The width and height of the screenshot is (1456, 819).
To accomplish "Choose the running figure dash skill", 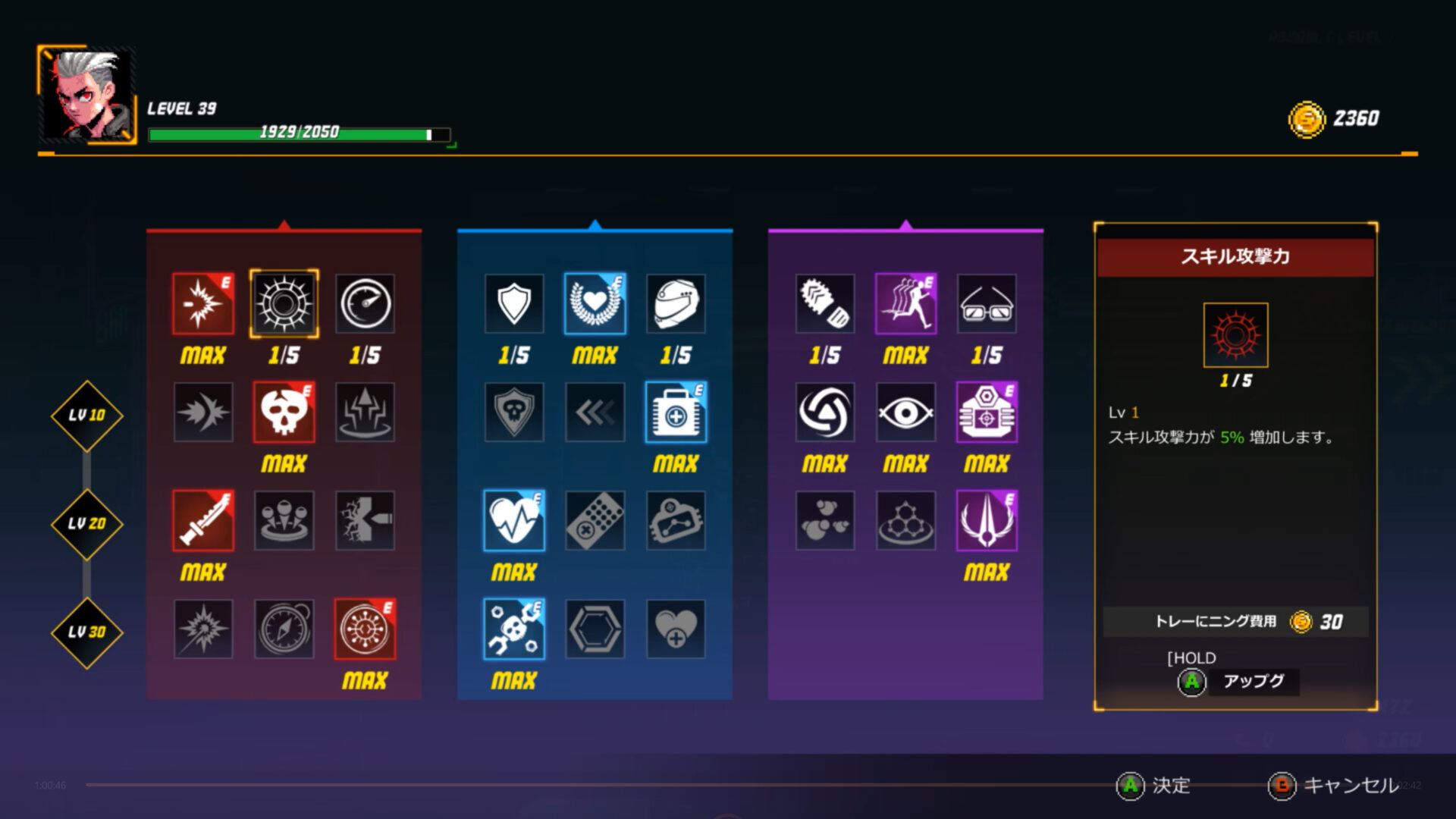I will click(x=906, y=303).
